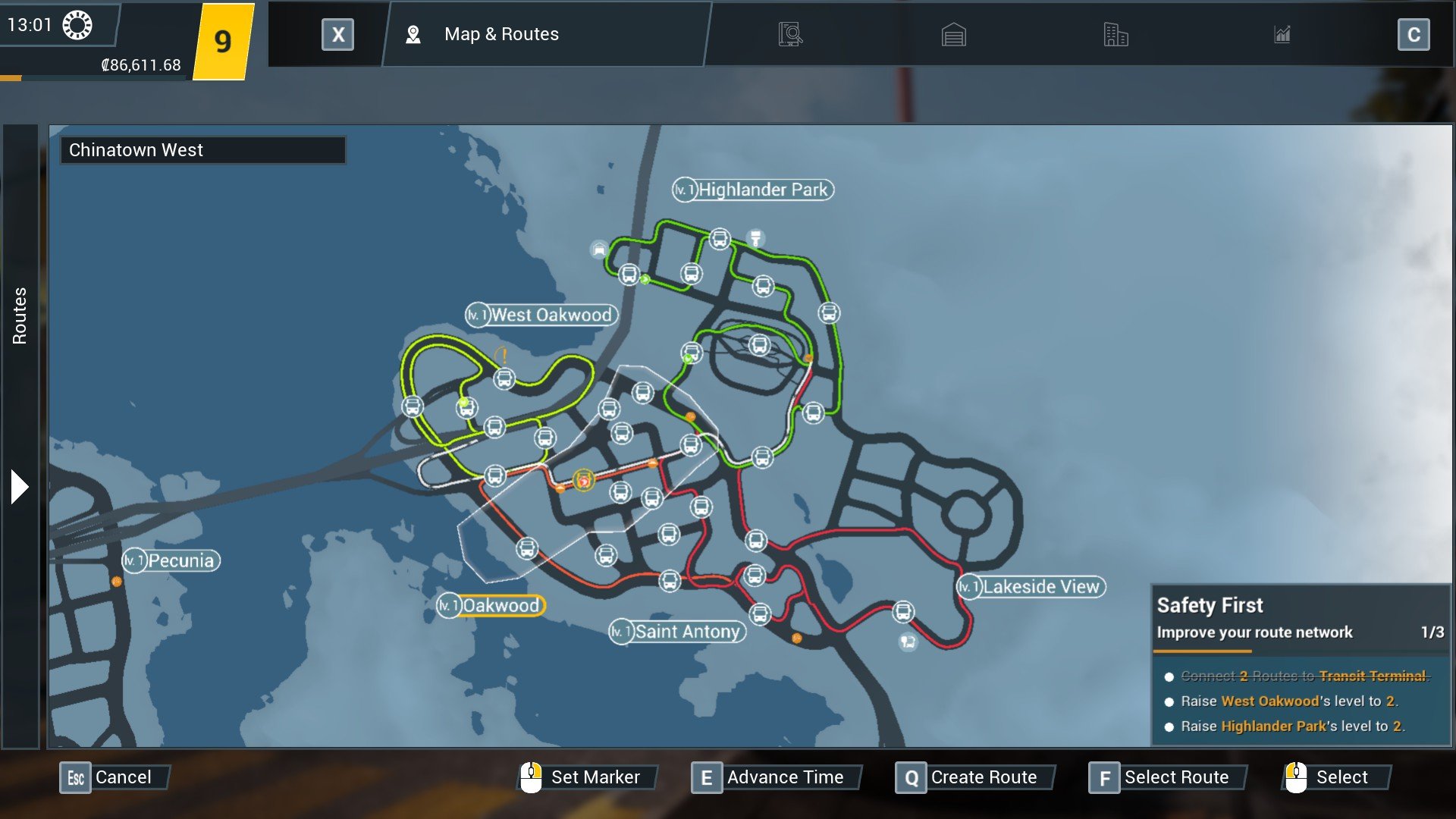This screenshot has height=819, width=1456.
Task: Open the Map & Routes tab
Action: pyautogui.click(x=500, y=34)
